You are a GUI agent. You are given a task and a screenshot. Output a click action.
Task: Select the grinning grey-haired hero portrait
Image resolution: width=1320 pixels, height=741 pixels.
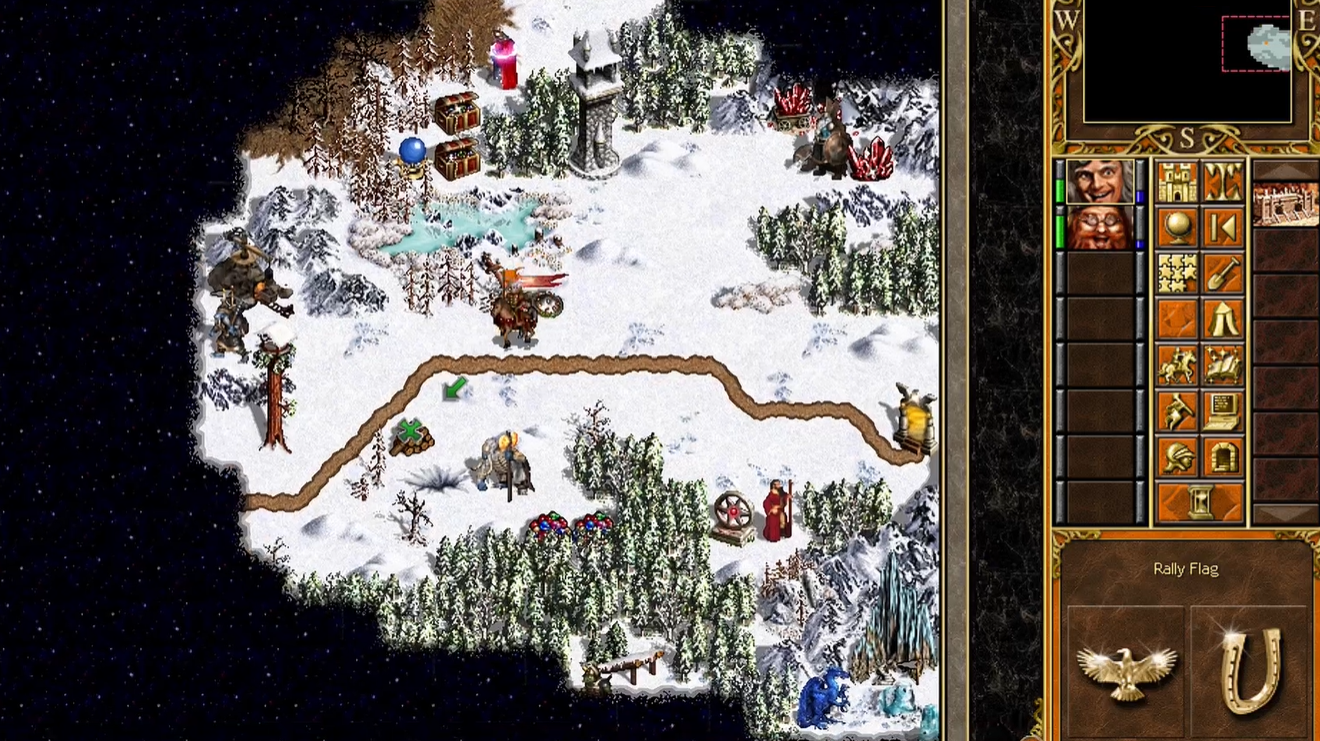point(1100,182)
